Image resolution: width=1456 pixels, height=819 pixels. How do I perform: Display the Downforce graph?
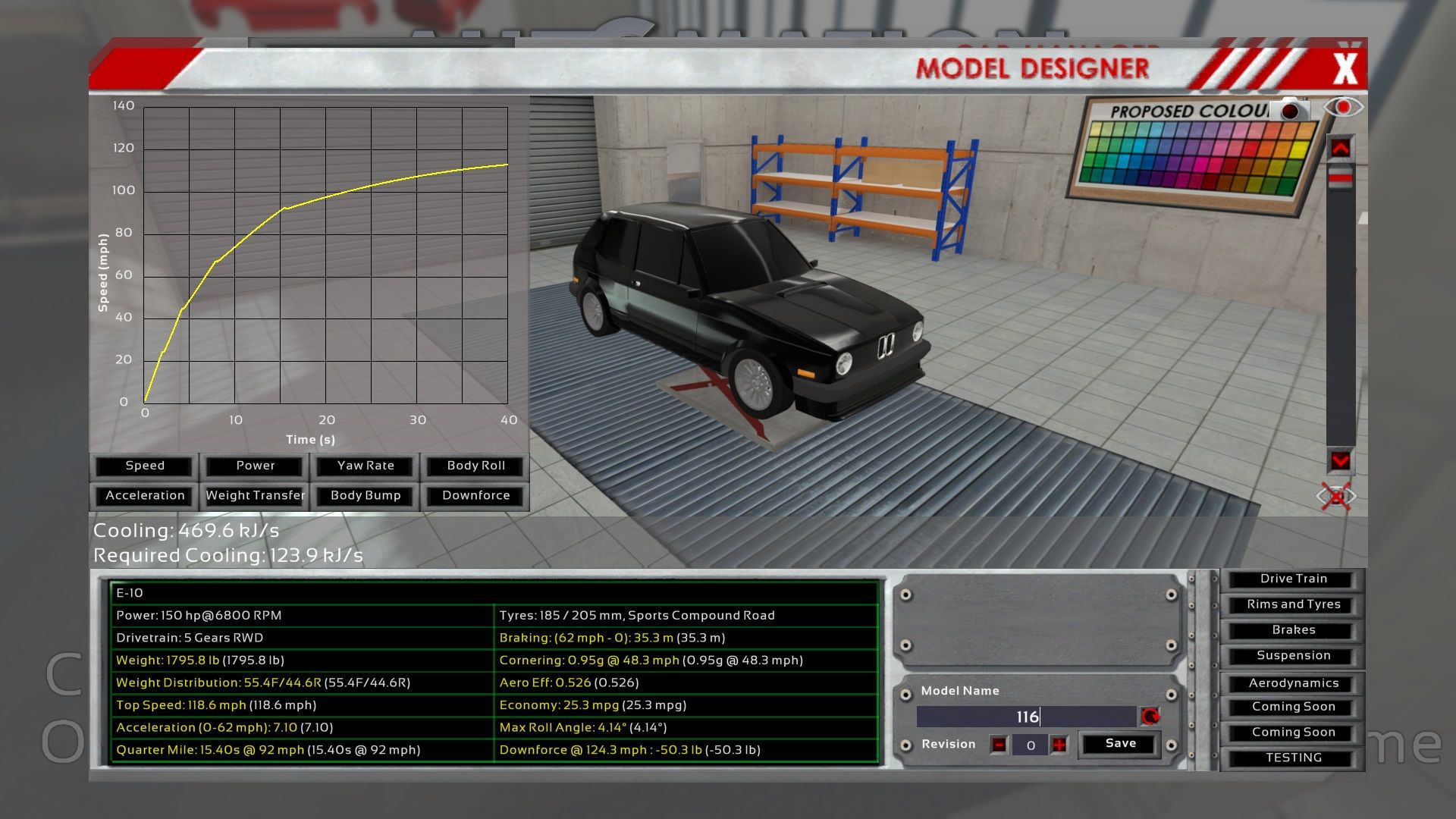point(475,495)
